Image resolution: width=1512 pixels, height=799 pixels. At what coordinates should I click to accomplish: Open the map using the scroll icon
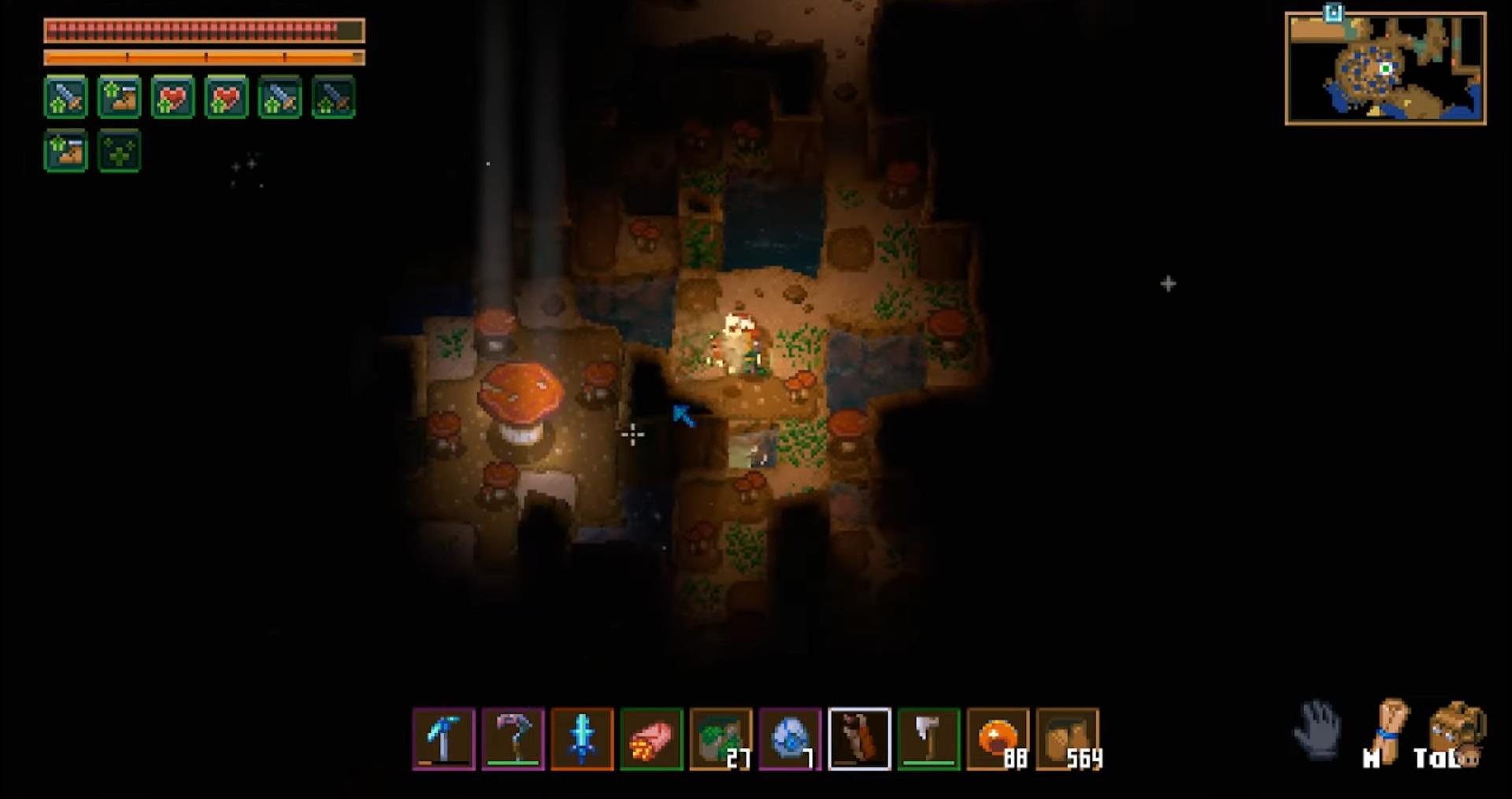1389,729
